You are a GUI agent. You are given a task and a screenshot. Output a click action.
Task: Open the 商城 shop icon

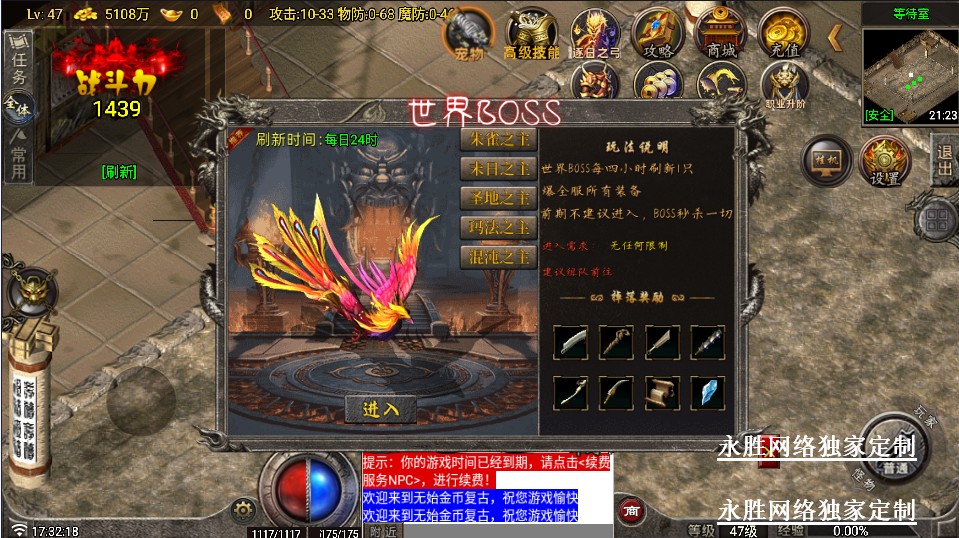pos(720,34)
